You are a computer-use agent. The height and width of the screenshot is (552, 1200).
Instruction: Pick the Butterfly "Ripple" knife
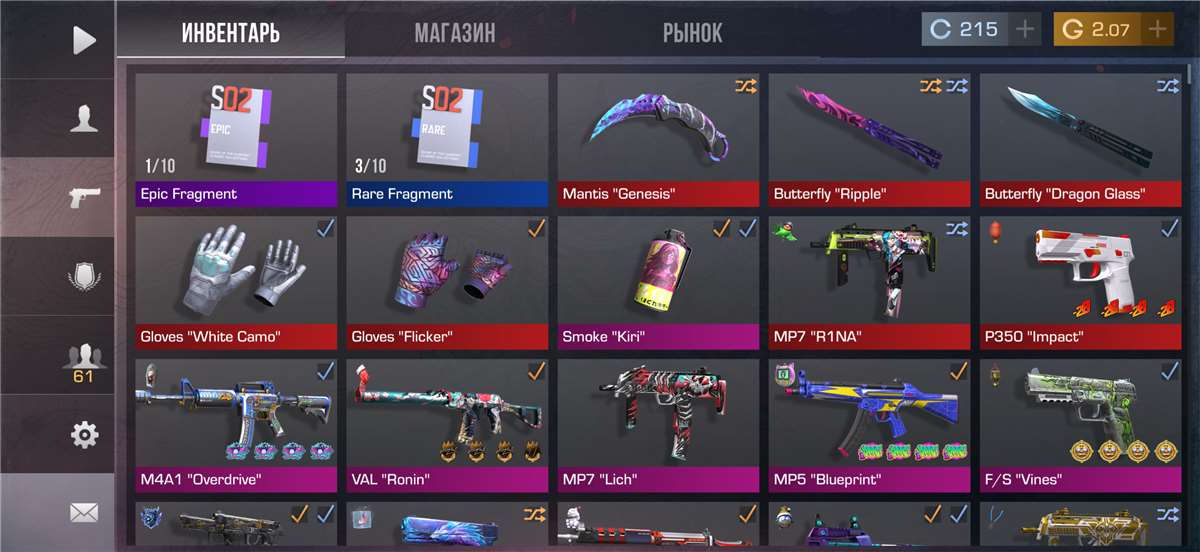(x=869, y=138)
